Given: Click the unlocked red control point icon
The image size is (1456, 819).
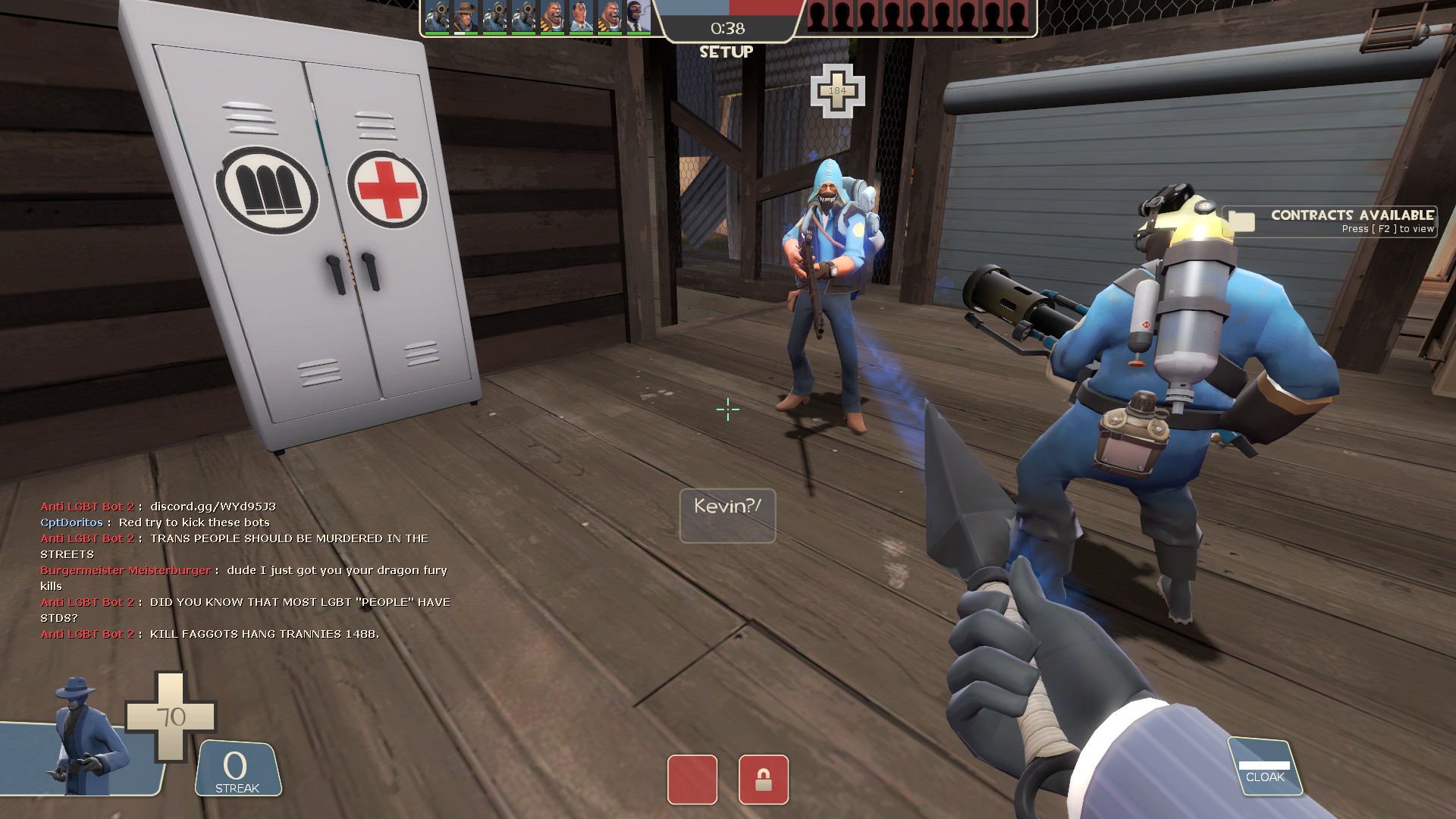Looking at the screenshot, I should 692,780.
